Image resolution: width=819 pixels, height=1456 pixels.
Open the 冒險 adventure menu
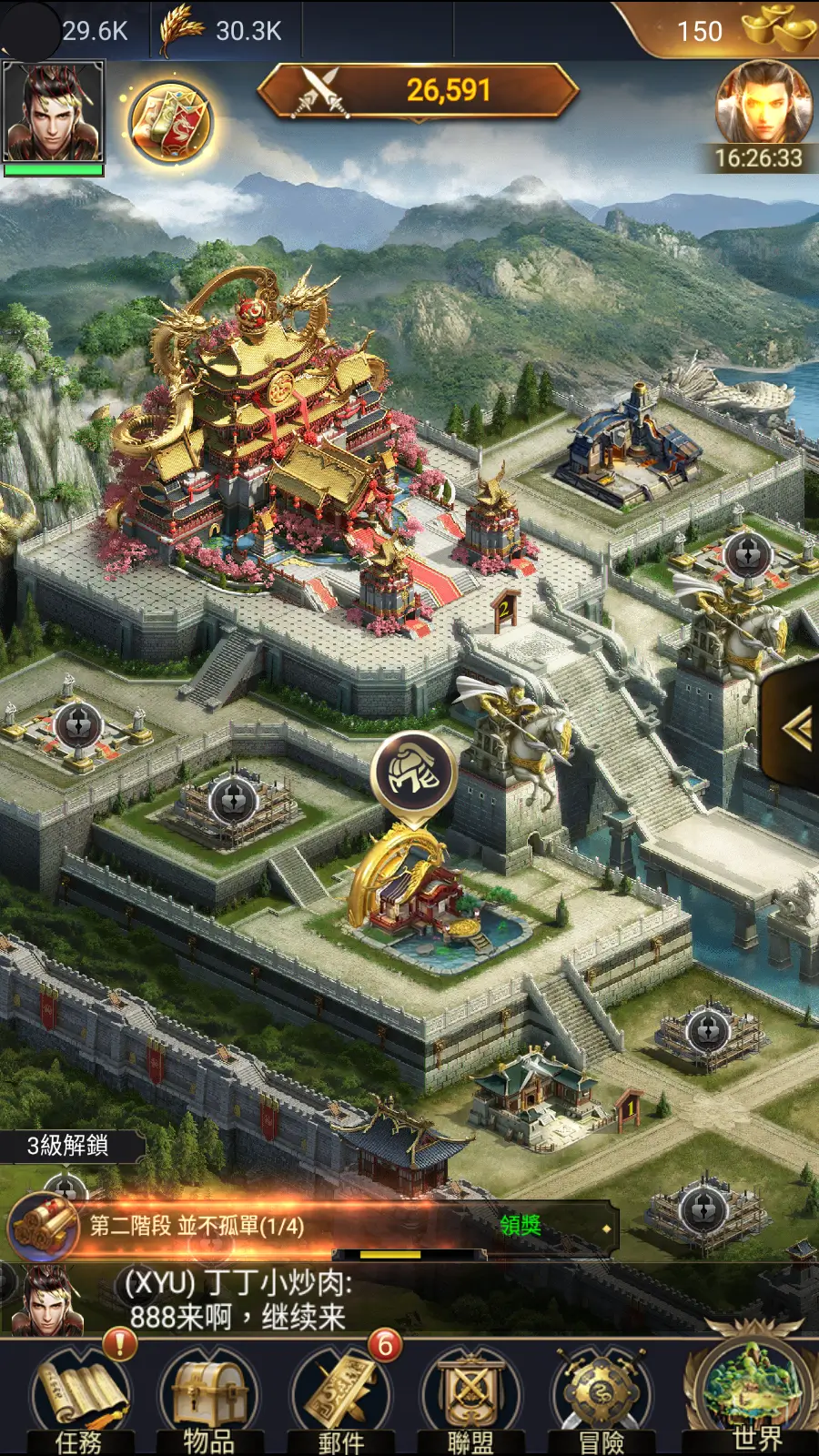[602, 1397]
